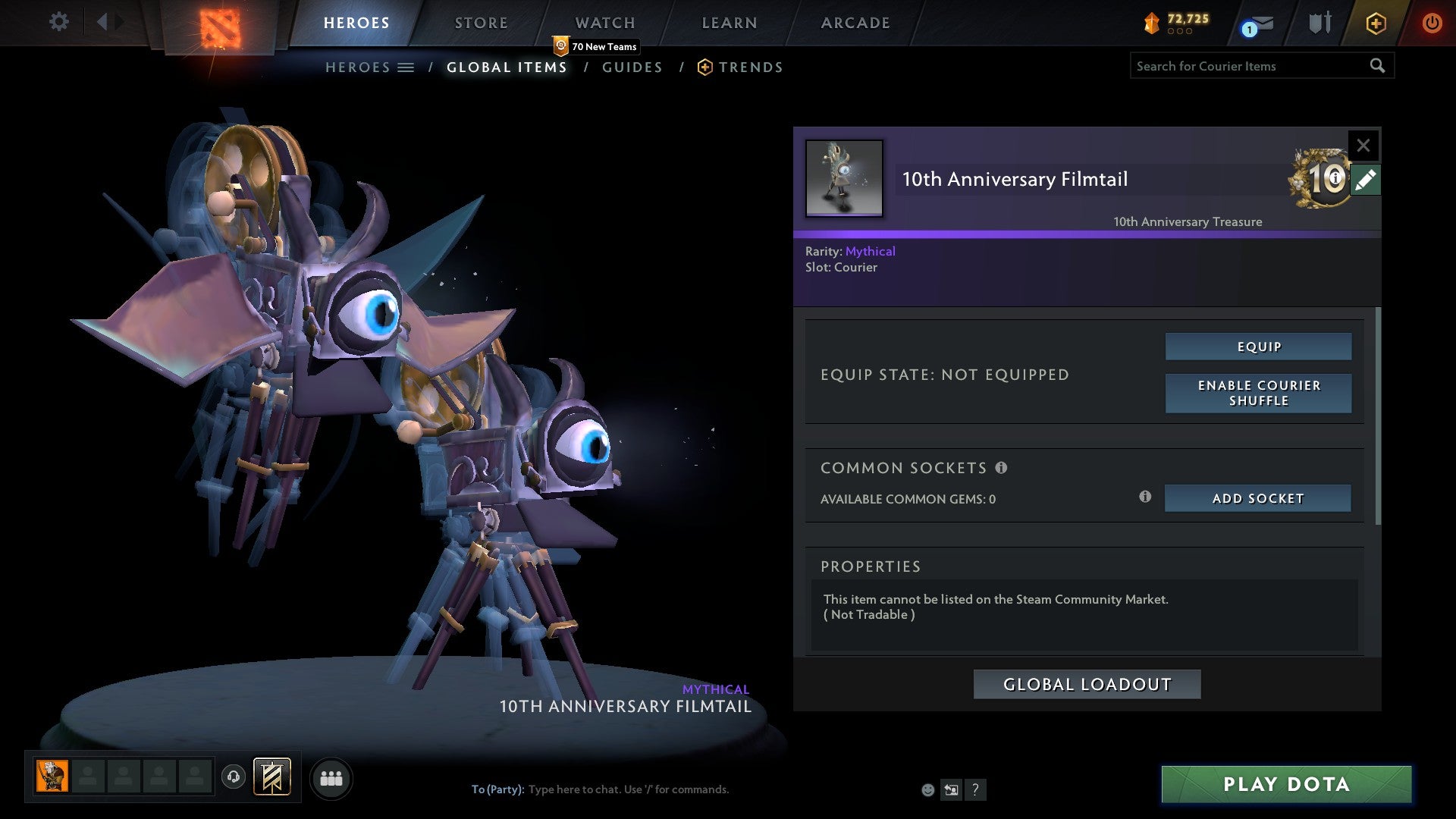1456x819 pixels.
Task: Open armory with the shield and sword icon
Action: 1319,23
